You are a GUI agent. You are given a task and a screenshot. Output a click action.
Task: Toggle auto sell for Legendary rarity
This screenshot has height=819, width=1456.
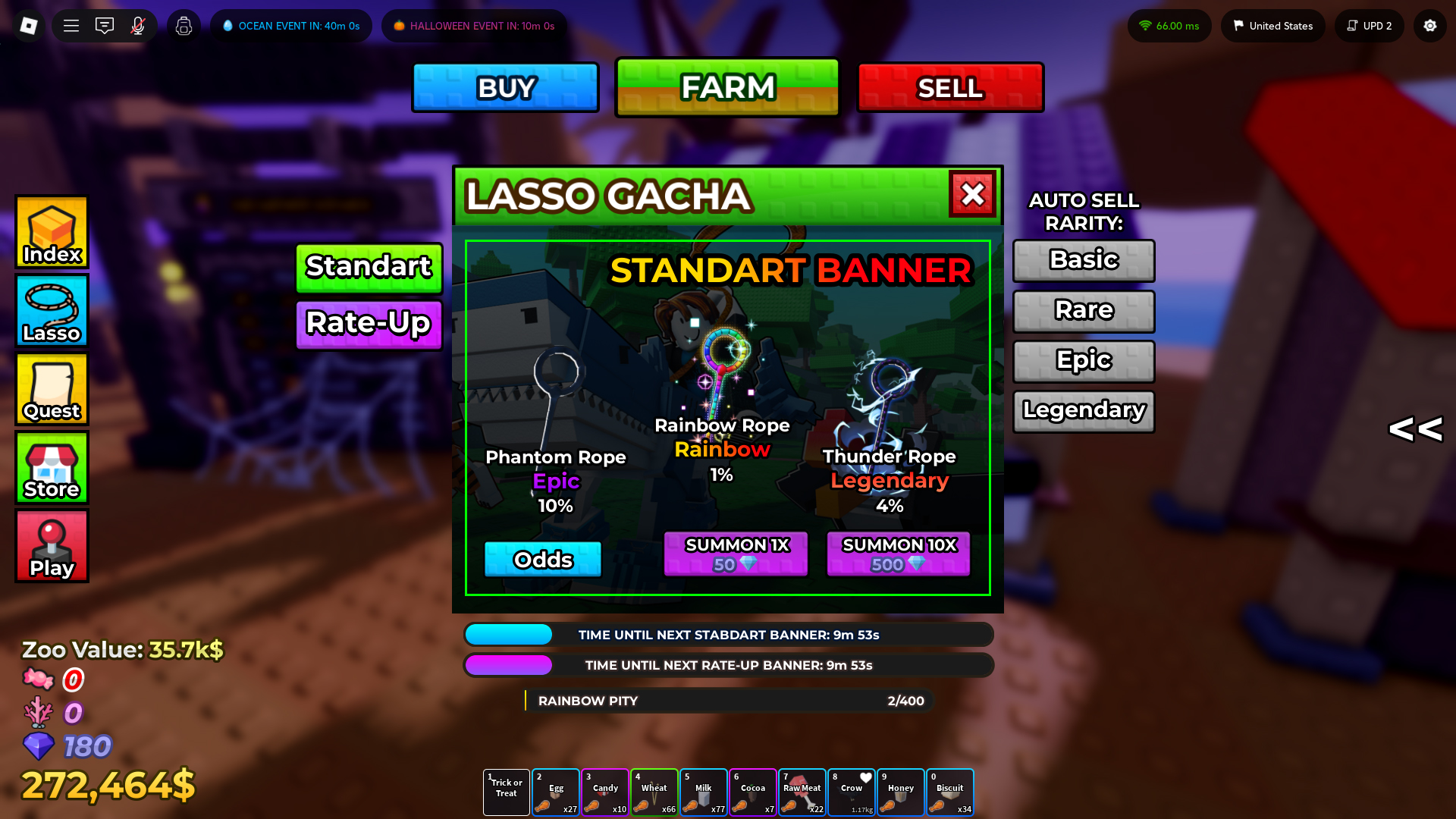1083,411
